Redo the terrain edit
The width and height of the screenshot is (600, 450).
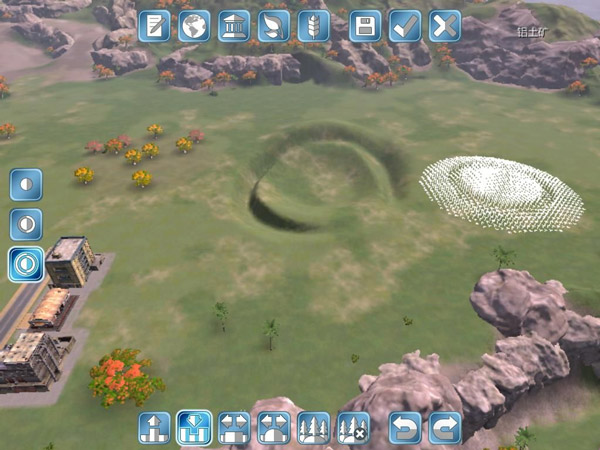click(445, 428)
